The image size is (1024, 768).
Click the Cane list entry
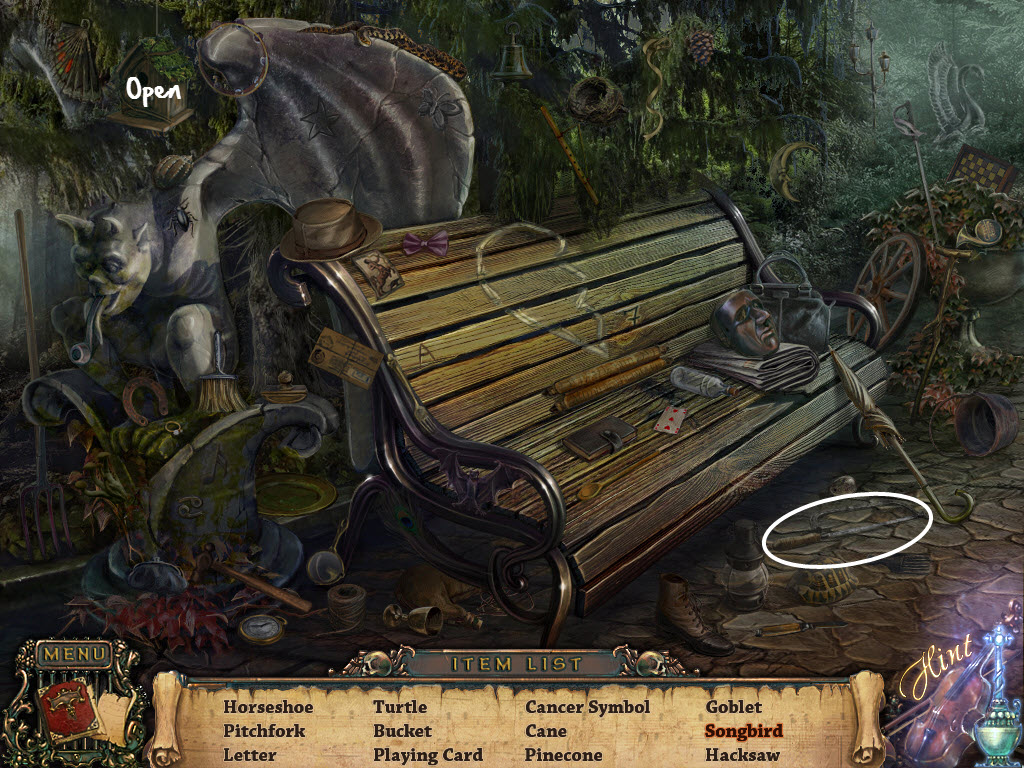point(546,731)
